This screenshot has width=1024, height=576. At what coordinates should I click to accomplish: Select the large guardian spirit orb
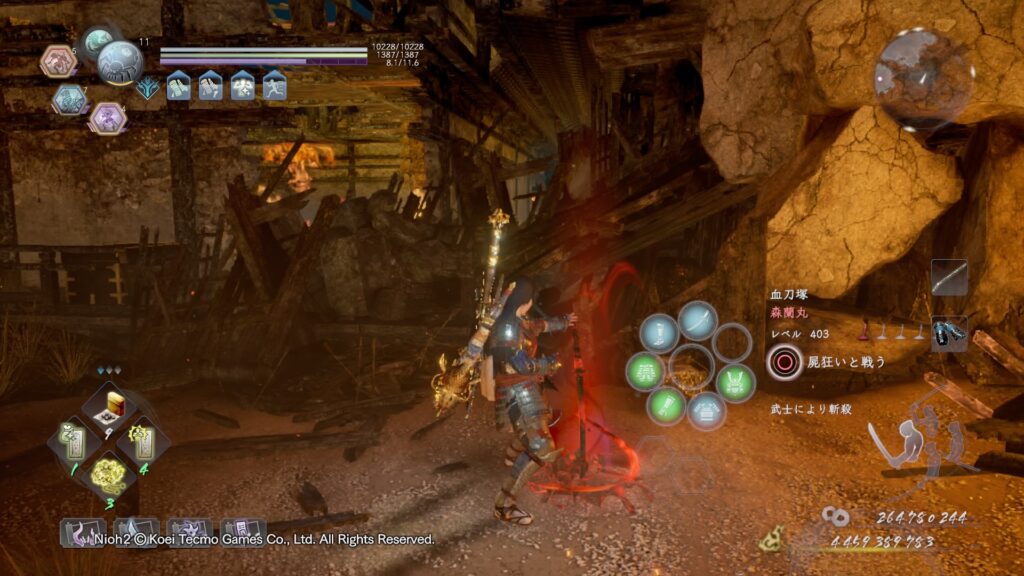(x=119, y=63)
